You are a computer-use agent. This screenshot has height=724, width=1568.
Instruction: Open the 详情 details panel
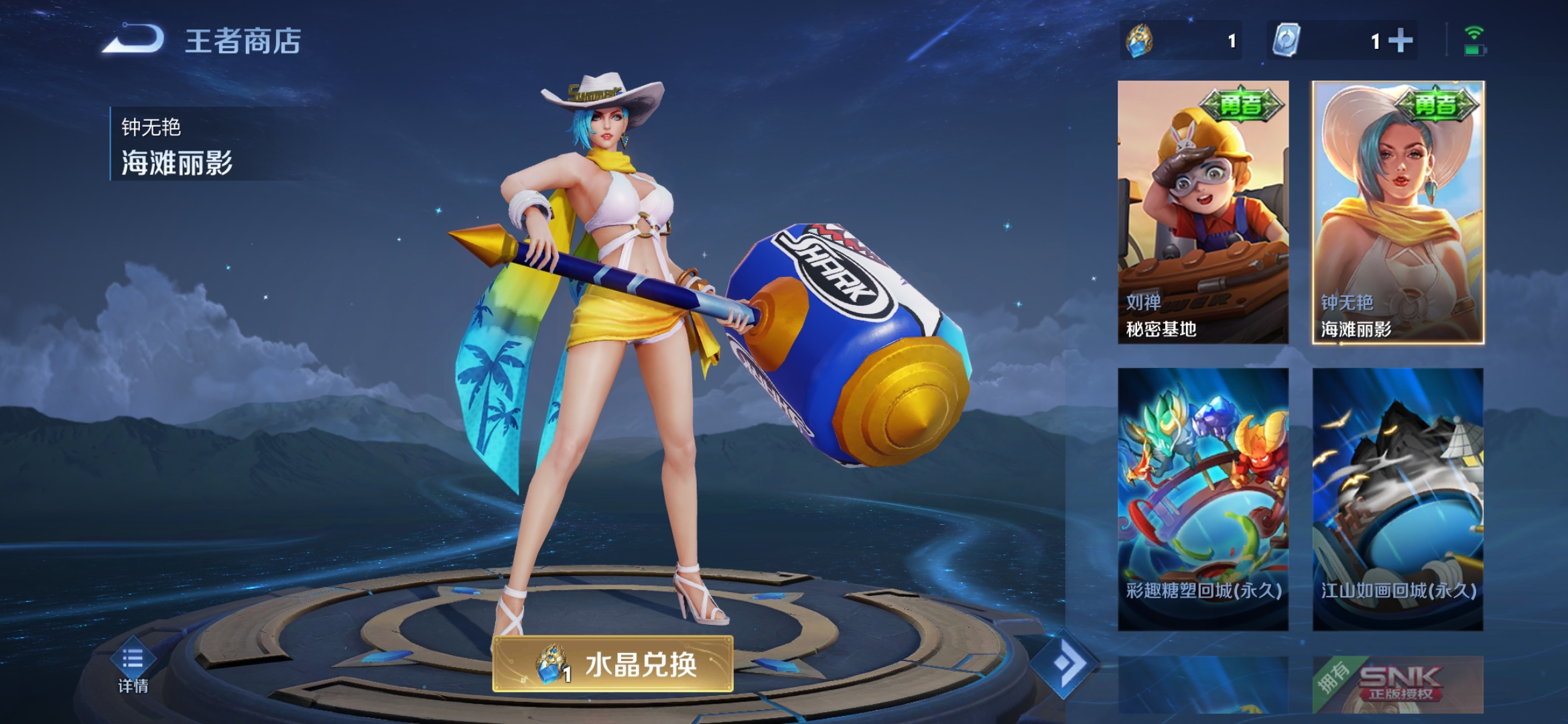pos(133,667)
